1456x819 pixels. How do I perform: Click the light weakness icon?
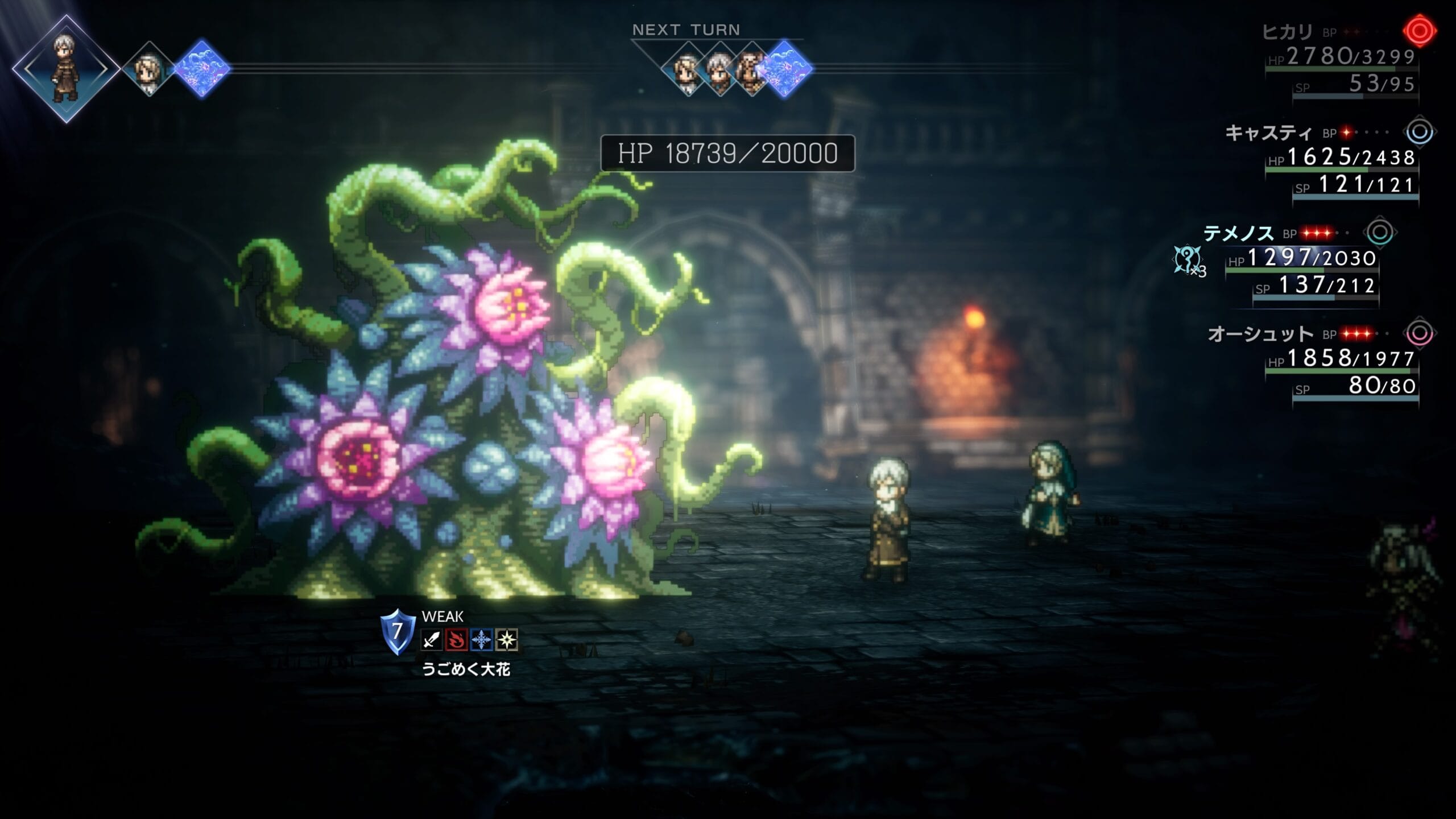coord(506,640)
